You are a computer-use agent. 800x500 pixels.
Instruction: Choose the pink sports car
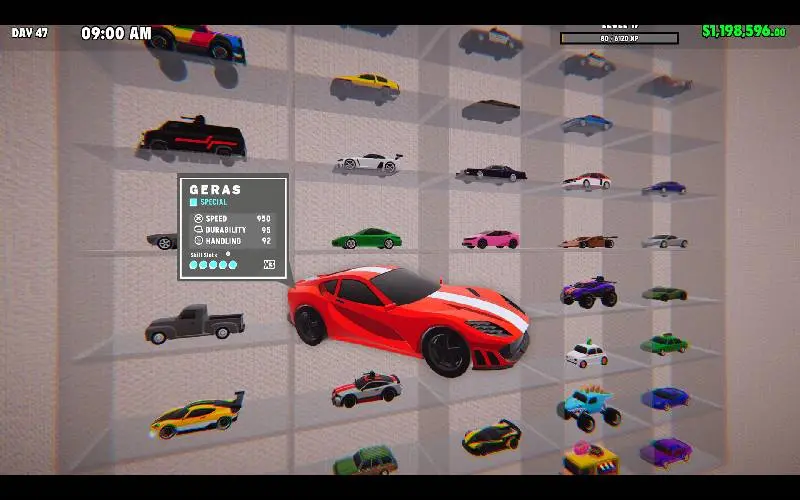pyautogui.click(x=491, y=239)
